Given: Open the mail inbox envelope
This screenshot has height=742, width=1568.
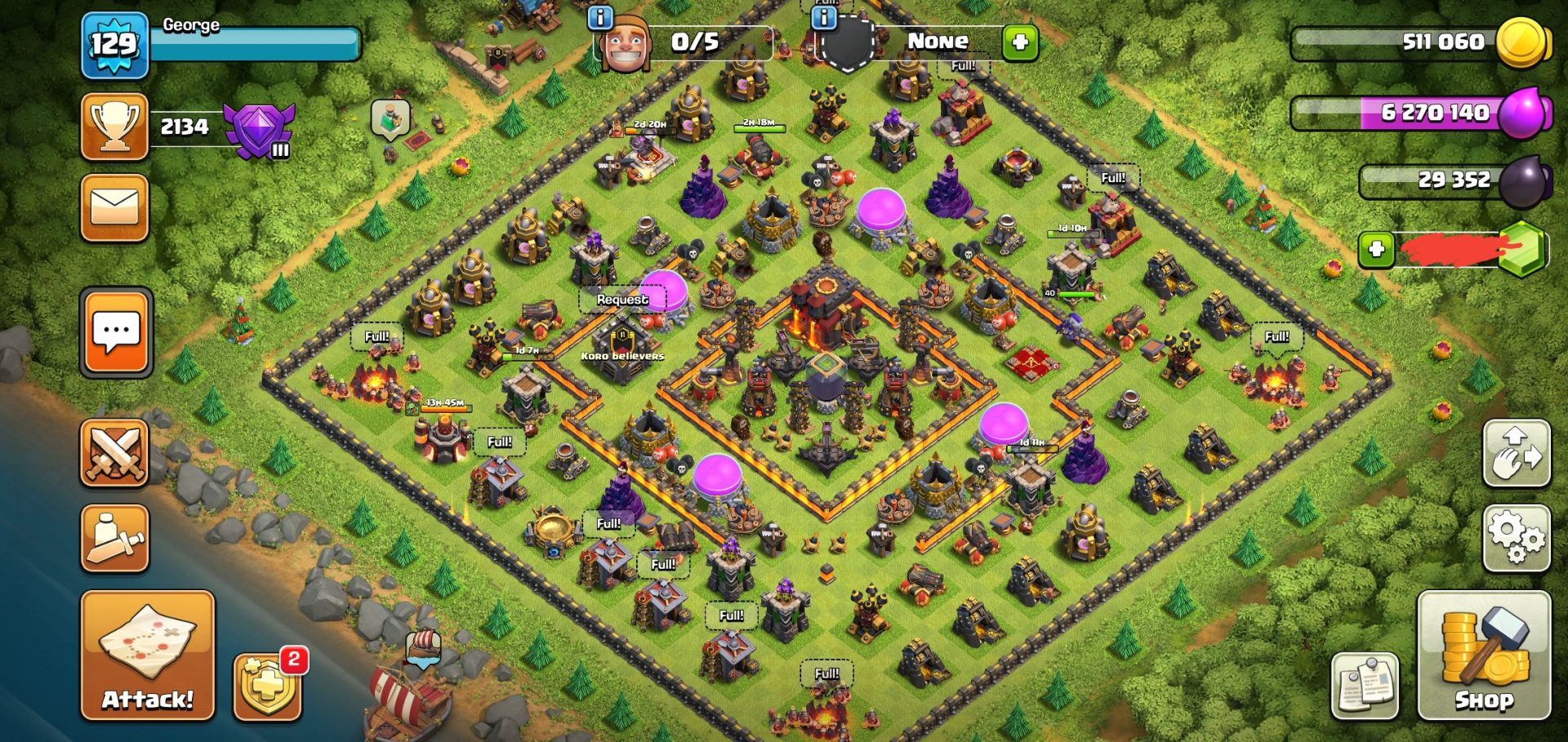Looking at the screenshot, I should click(x=115, y=207).
